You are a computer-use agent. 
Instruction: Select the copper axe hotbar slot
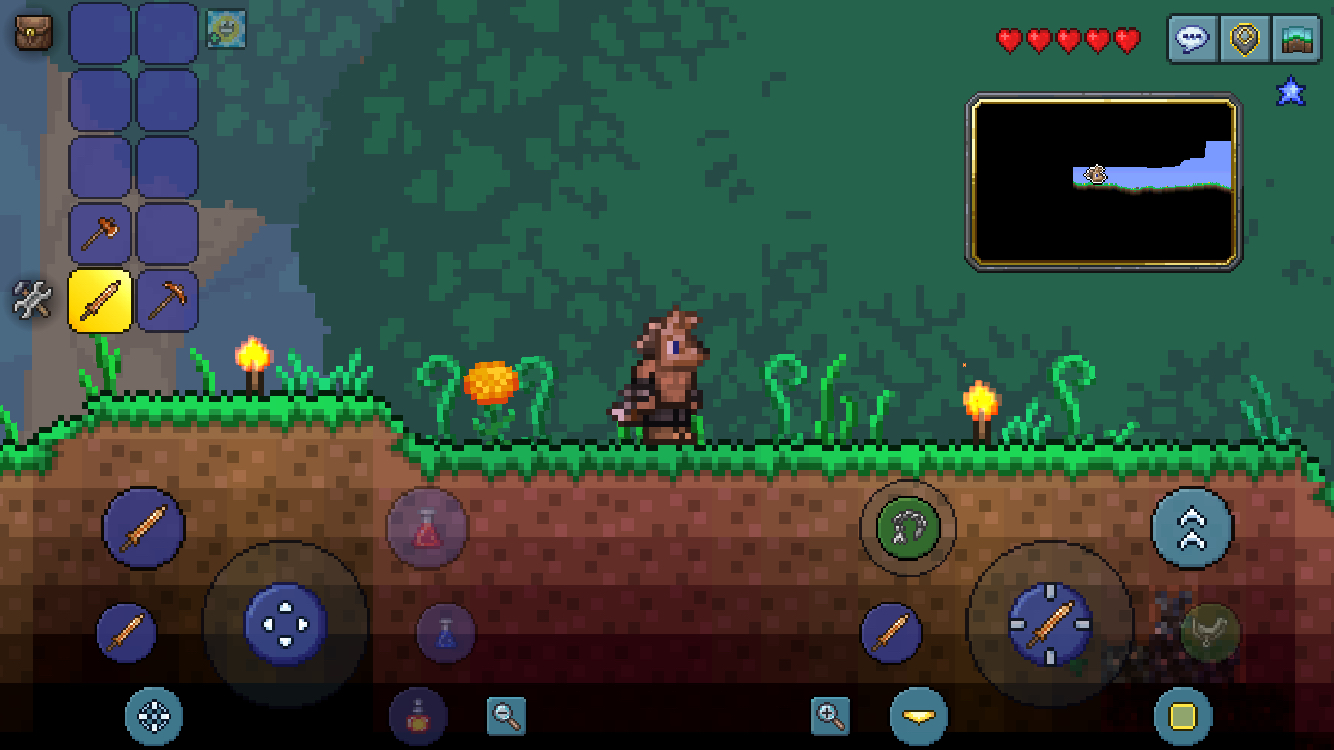pyautogui.click(x=100, y=234)
